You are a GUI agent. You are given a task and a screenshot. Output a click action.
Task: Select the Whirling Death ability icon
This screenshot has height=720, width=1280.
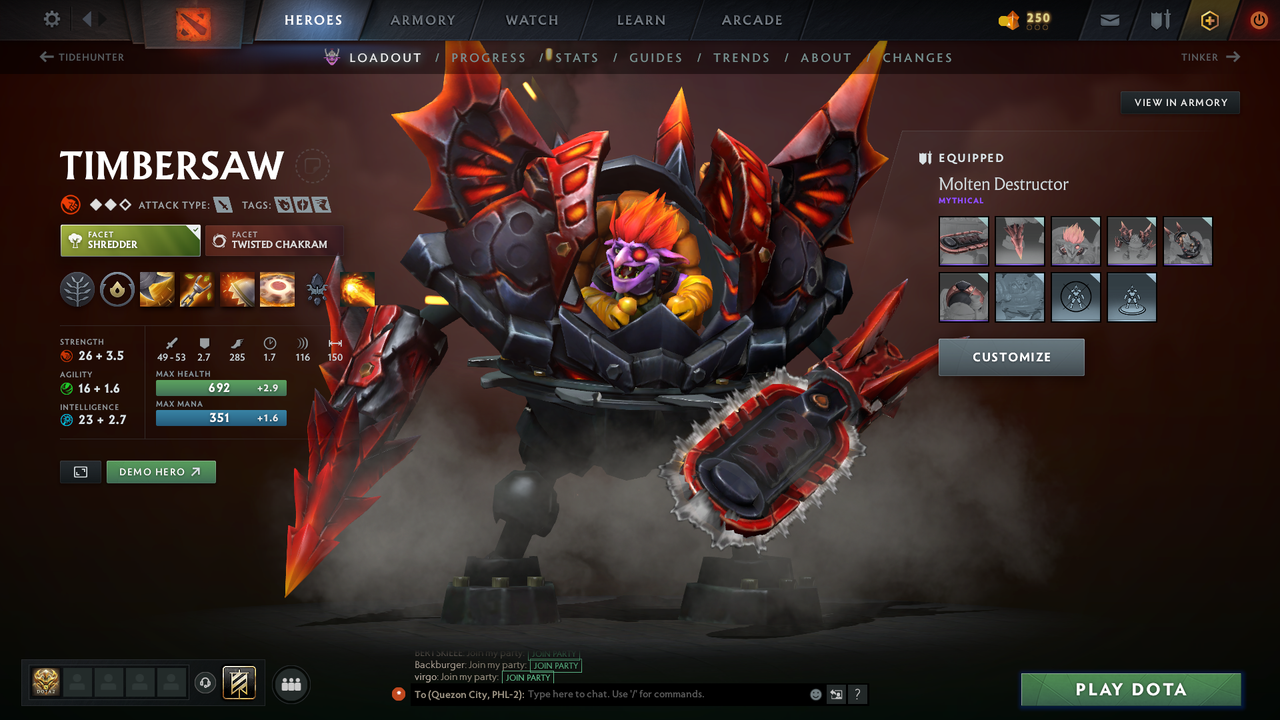tap(157, 290)
